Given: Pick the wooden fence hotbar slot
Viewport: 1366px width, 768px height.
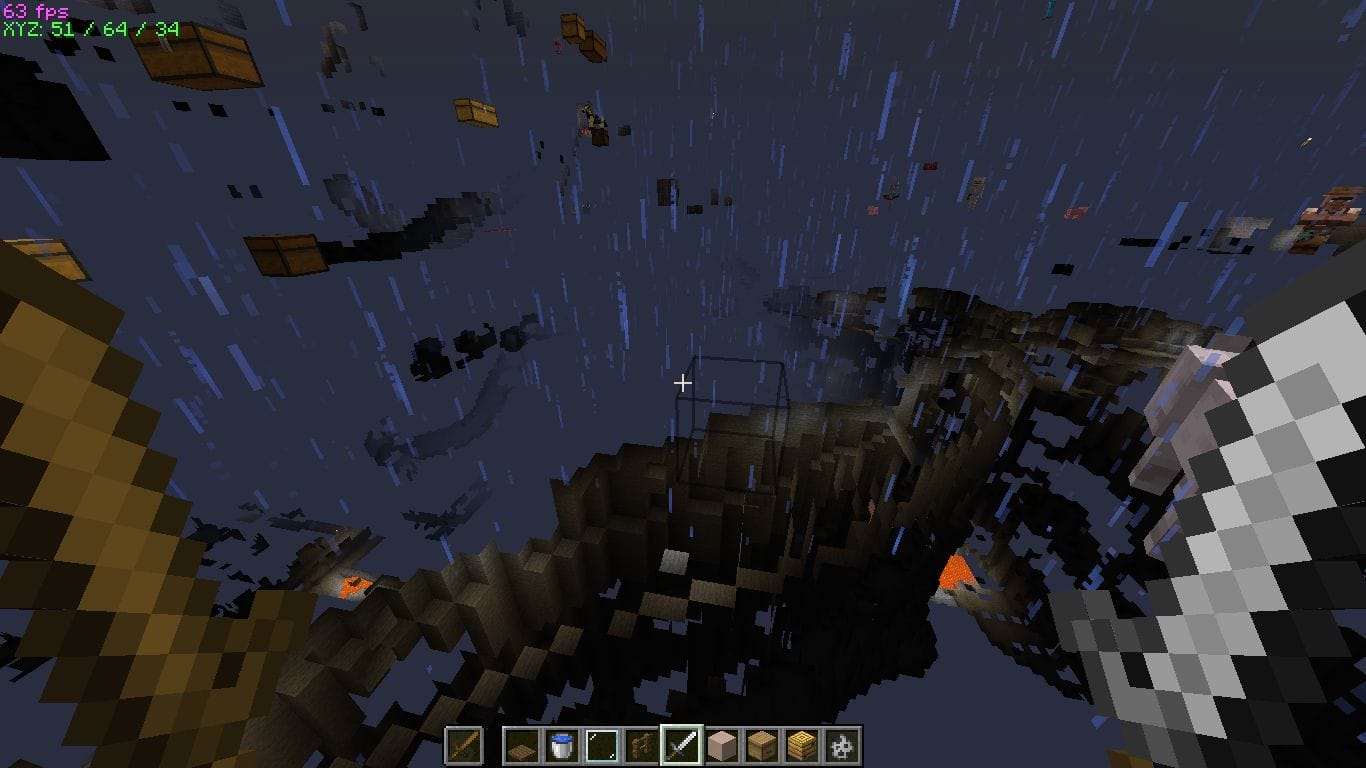Looking at the screenshot, I should coord(641,746).
